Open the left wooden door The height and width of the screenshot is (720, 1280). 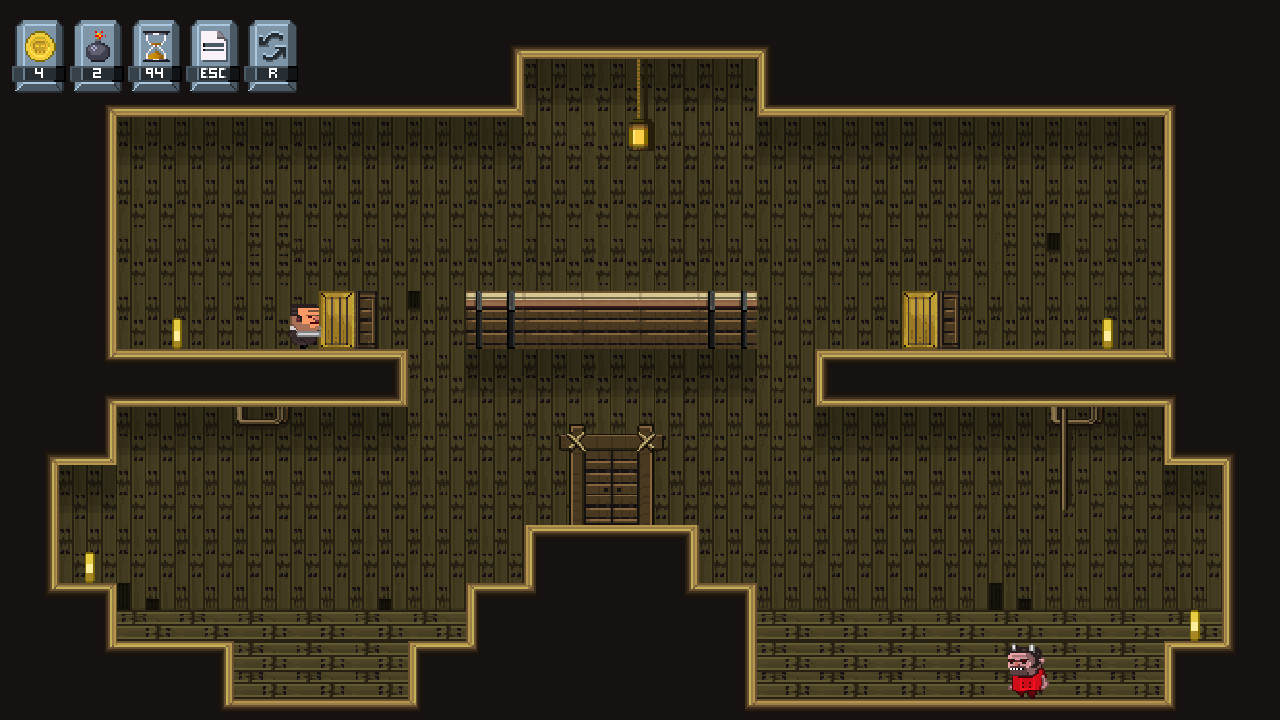point(336,320)
